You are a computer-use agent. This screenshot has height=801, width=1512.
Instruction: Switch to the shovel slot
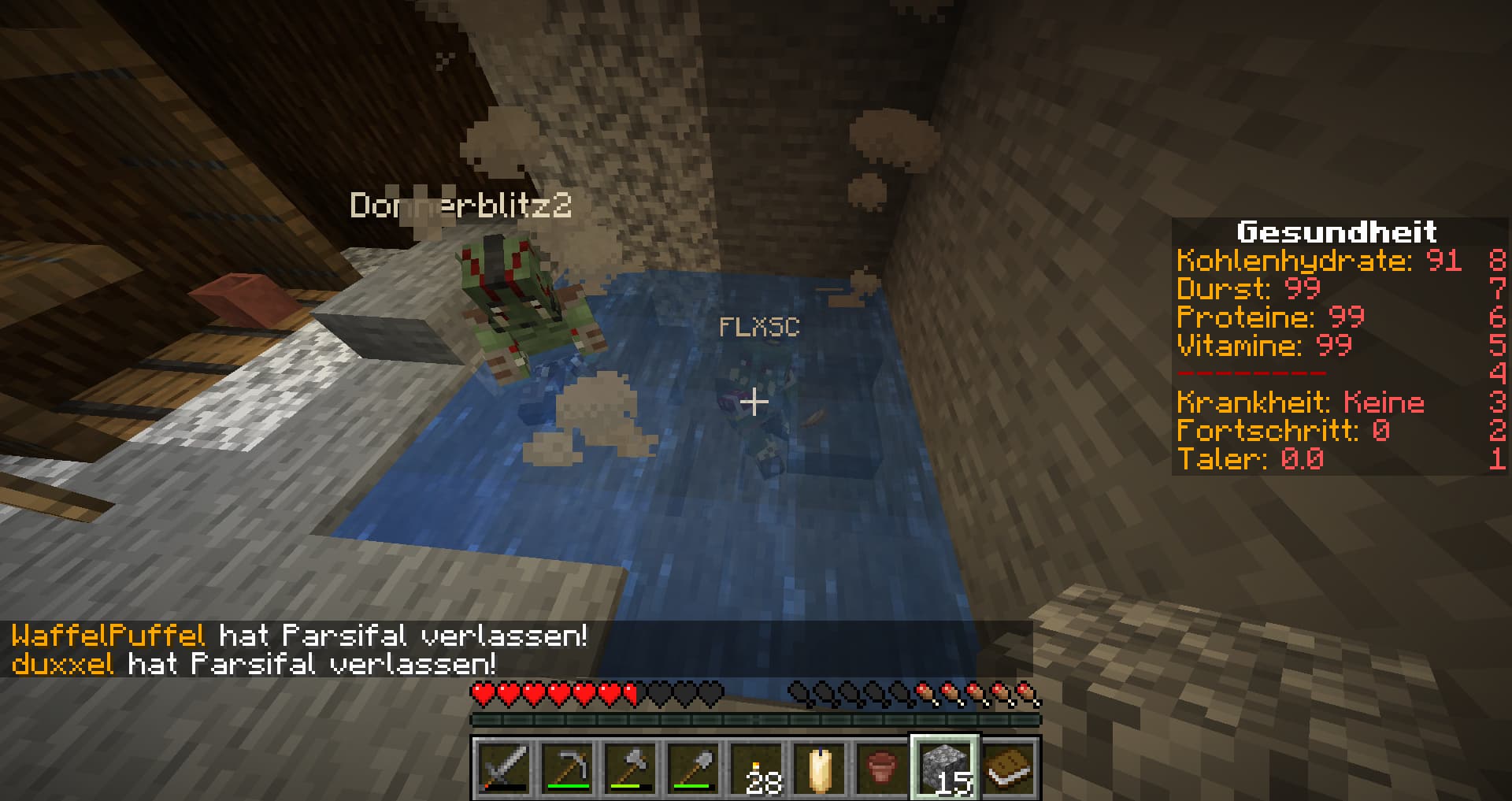click(693, 767)
